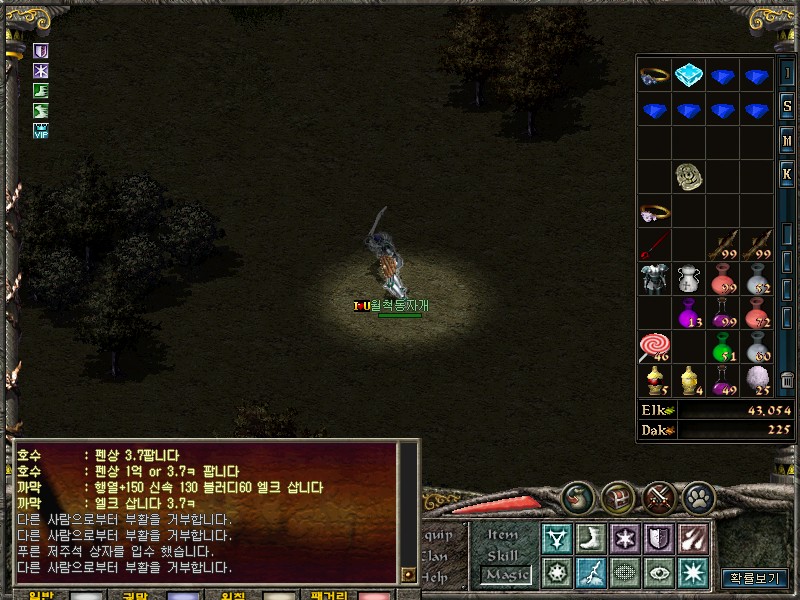Select the cyan crystal block in inventory
Viewport: 800px width, 600px height.
688,75
